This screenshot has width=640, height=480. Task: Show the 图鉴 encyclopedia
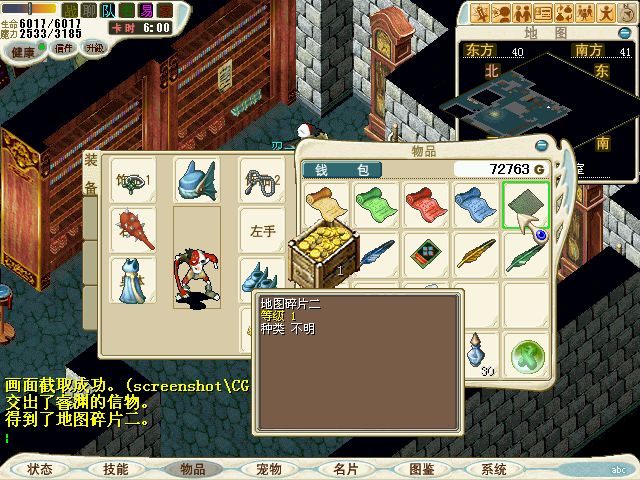pos(421,468)
